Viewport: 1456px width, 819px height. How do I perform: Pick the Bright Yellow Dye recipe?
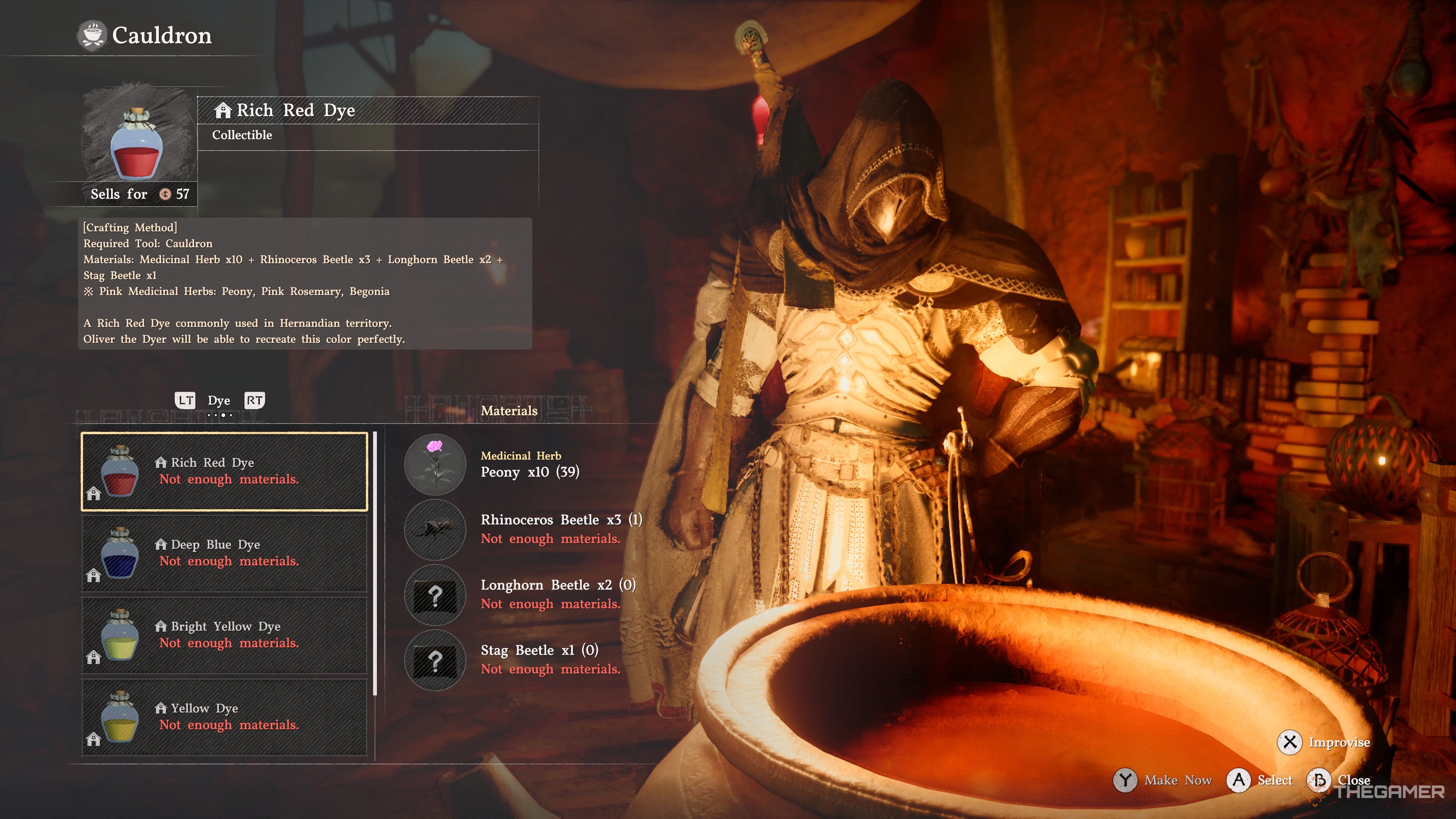[224, 635]
